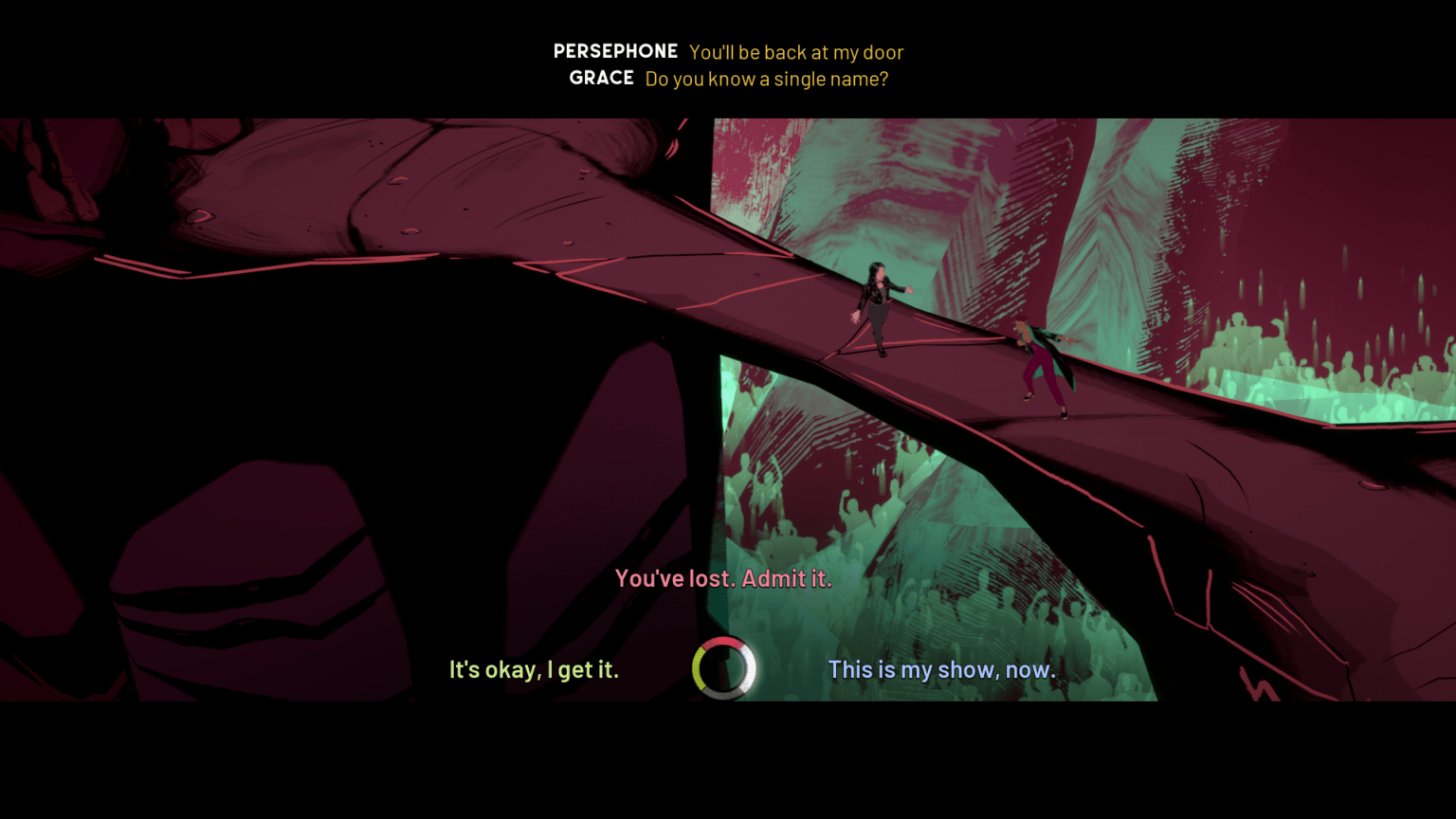The height and width of the screenshot is (819, 1456).
Task: Tap the white segment of the dialogue wheel
Action: 750,670
